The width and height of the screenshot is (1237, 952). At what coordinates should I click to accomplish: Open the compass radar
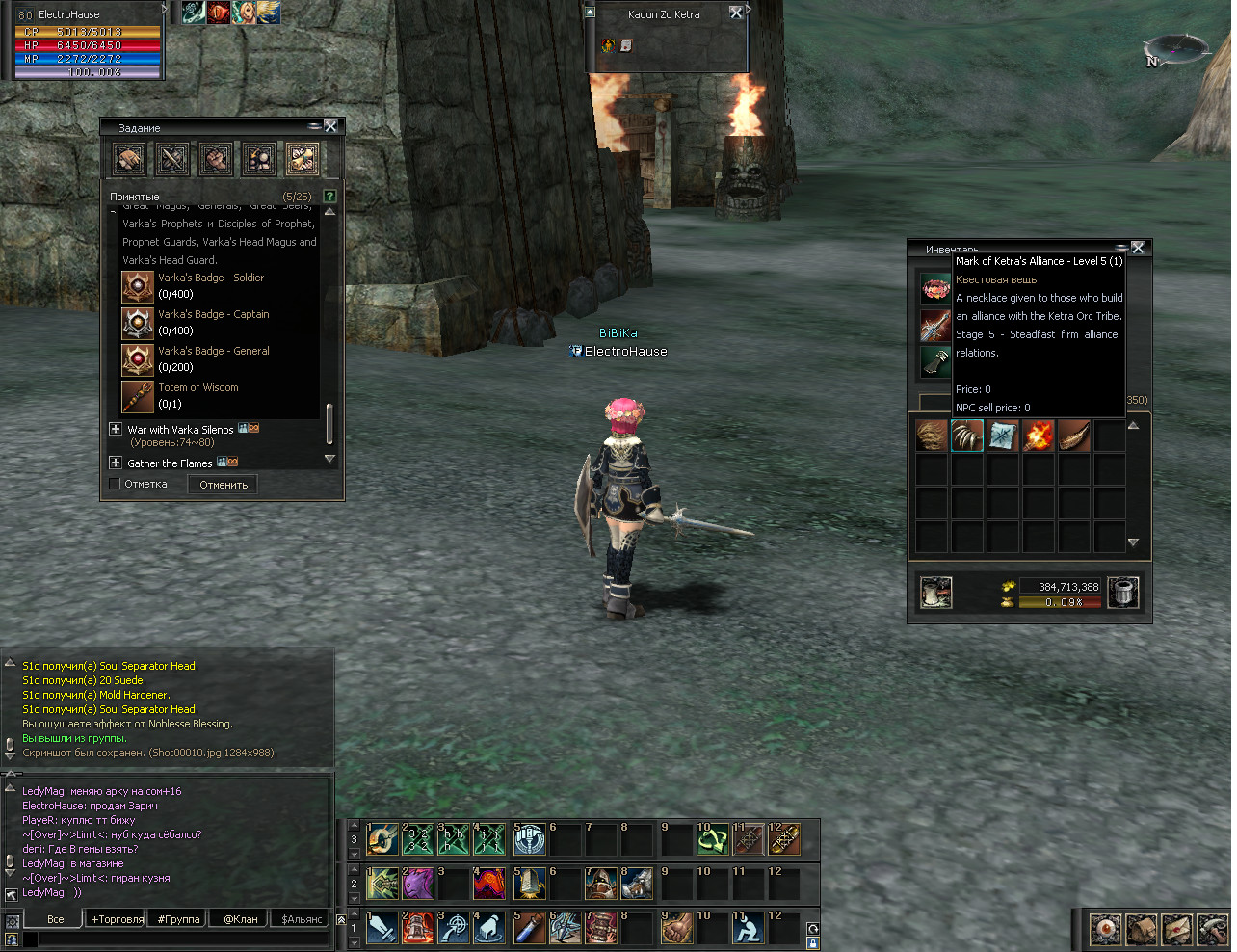point(1175,50)
